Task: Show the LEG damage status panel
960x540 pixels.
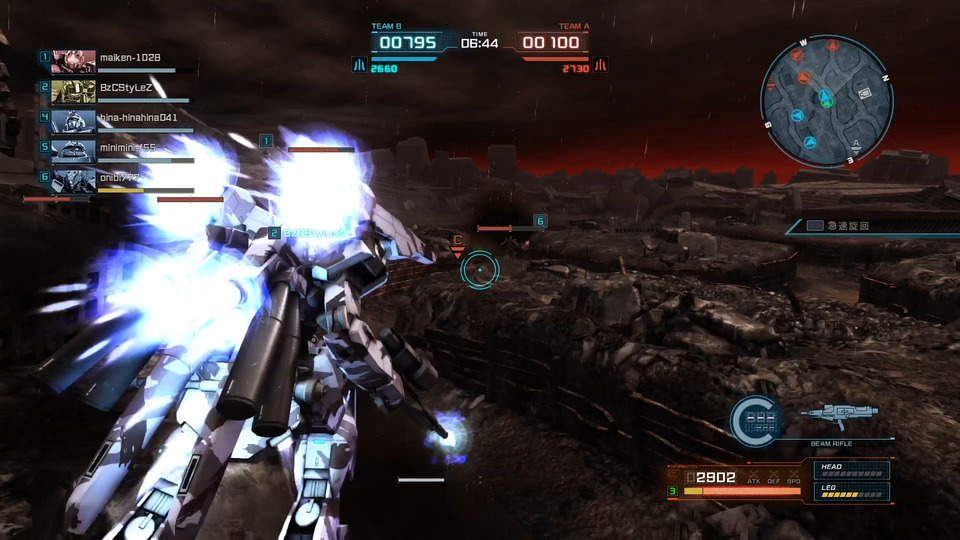Action: pos(852,491)
